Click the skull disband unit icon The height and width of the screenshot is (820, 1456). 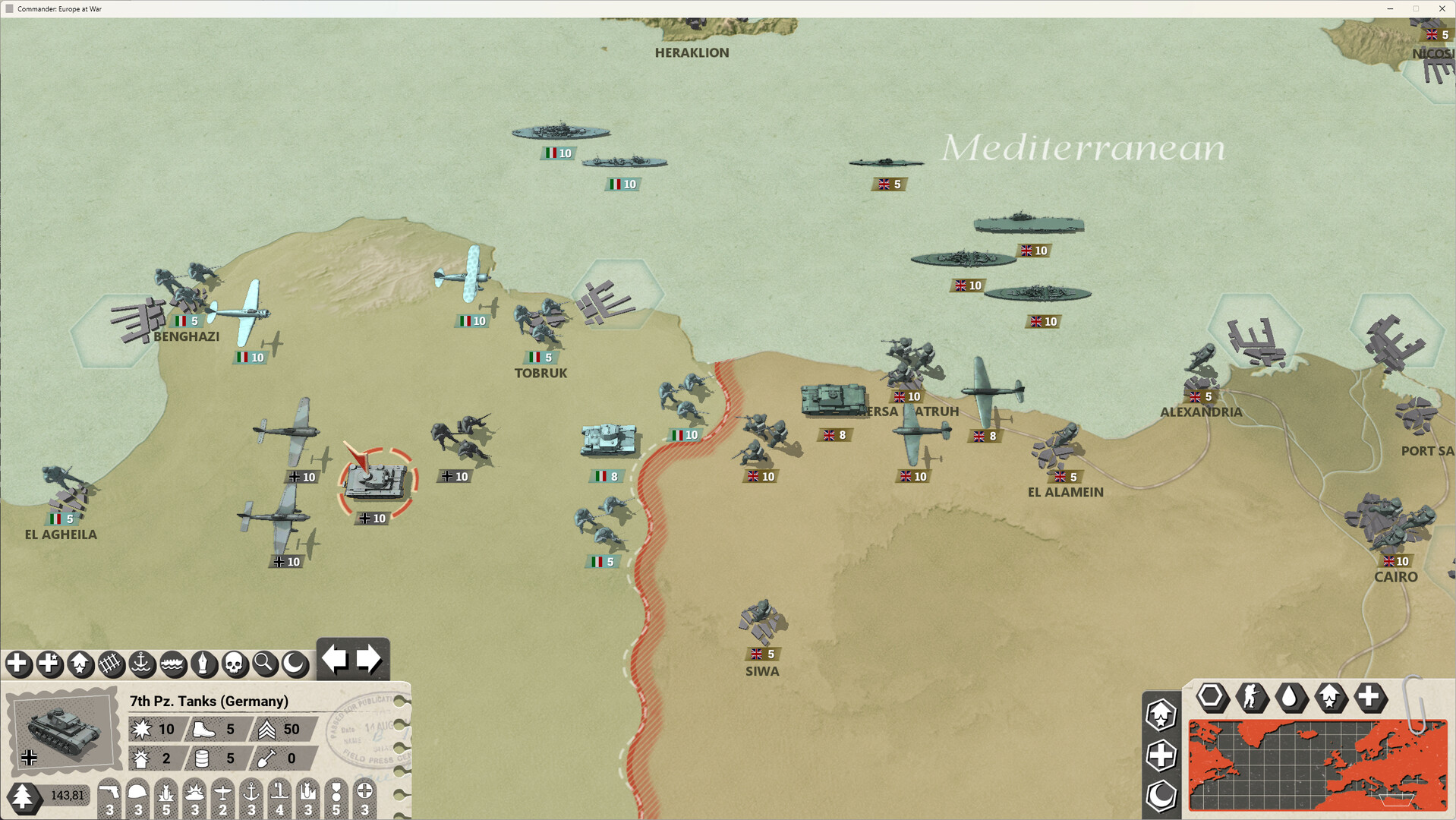(x=233, y=664)
